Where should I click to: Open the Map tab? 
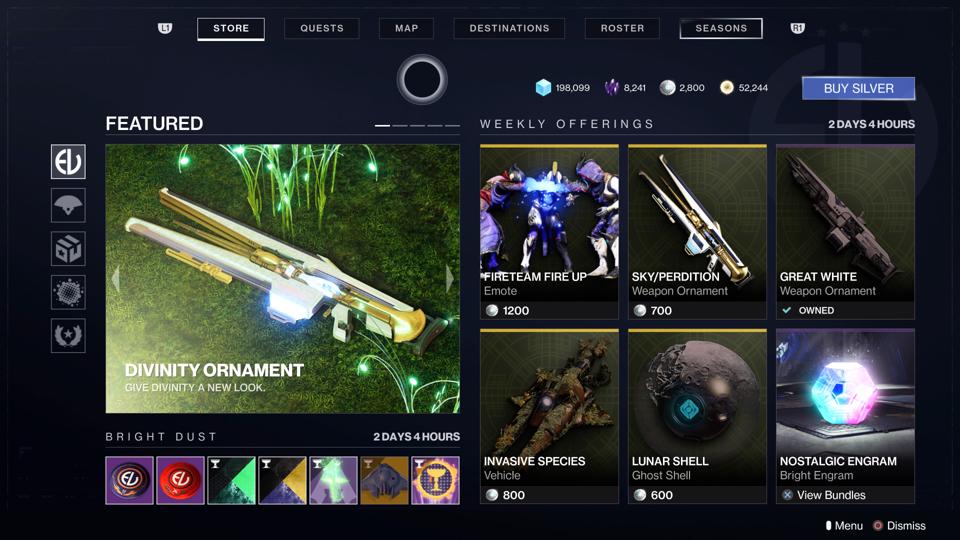406,28
